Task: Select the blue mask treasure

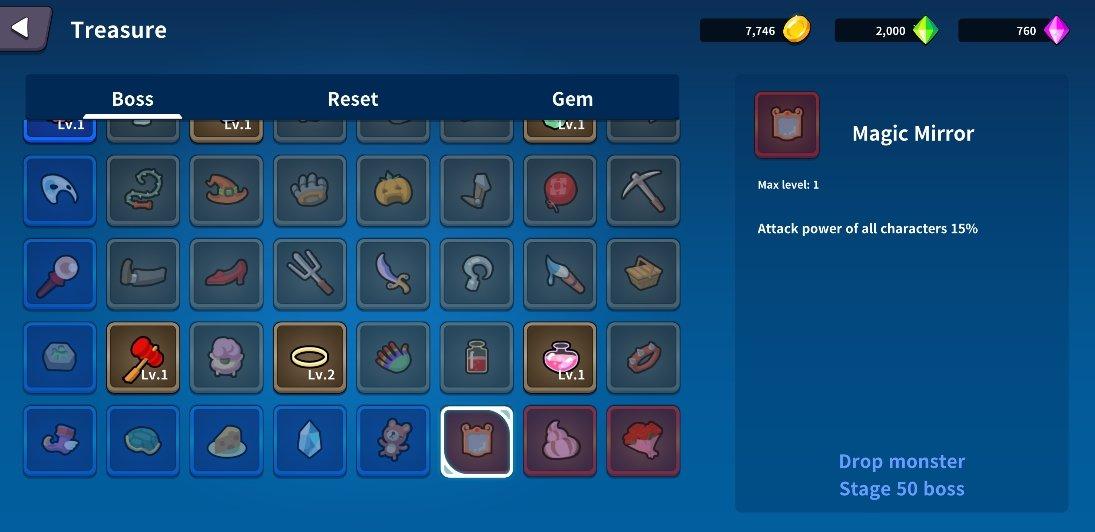Action: [x=60, y=191]
